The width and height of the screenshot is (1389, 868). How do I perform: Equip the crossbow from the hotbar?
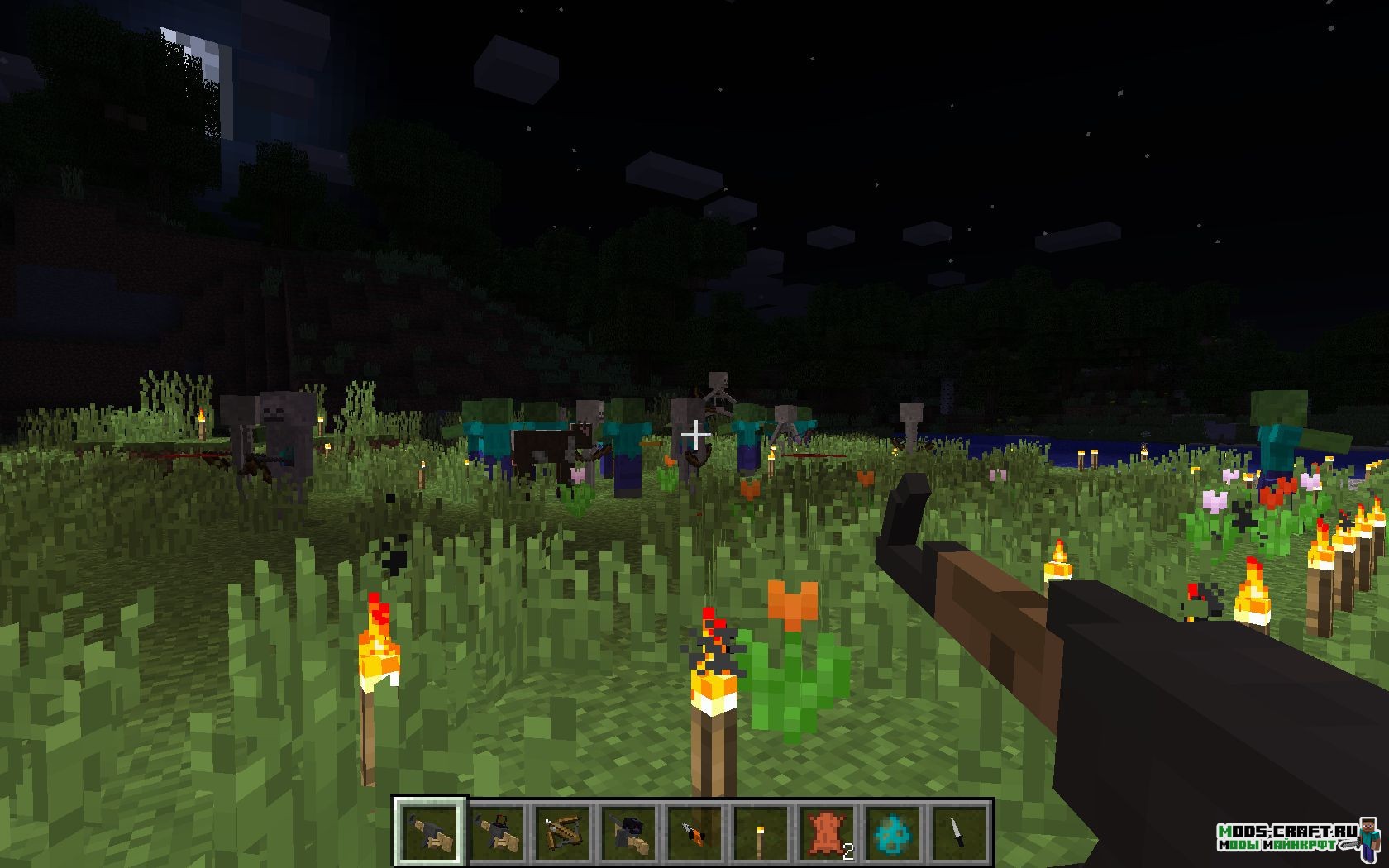[x=563, y=830]
